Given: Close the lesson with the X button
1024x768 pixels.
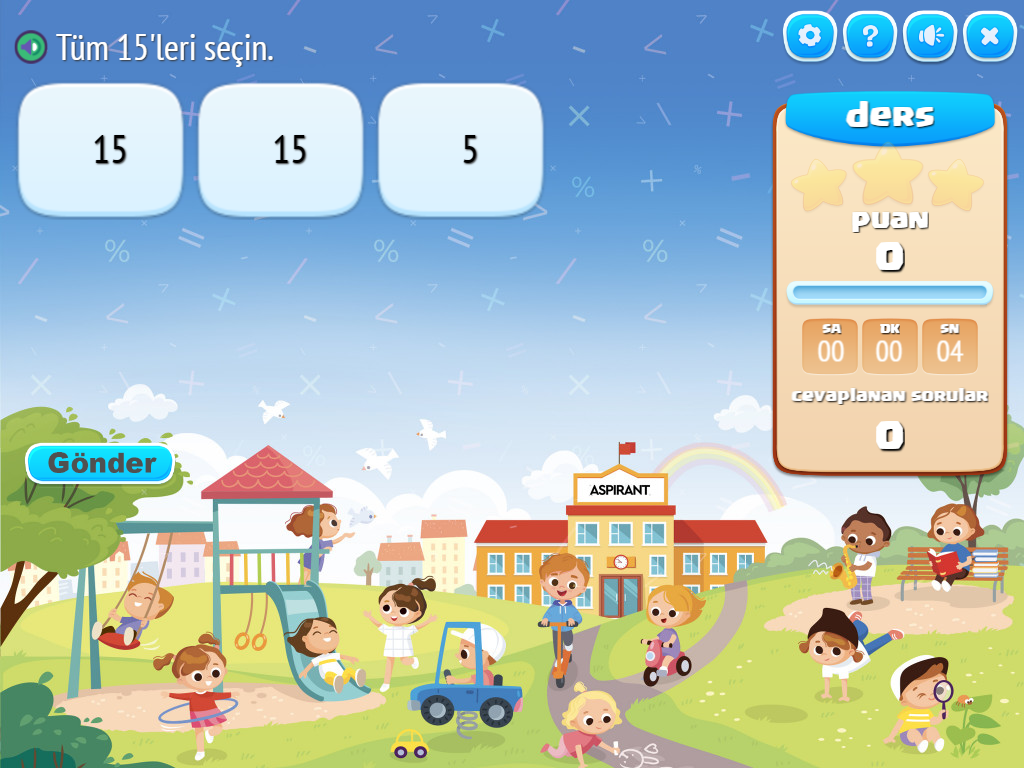Looking at the screenshot, I should [x=989, y=37].
